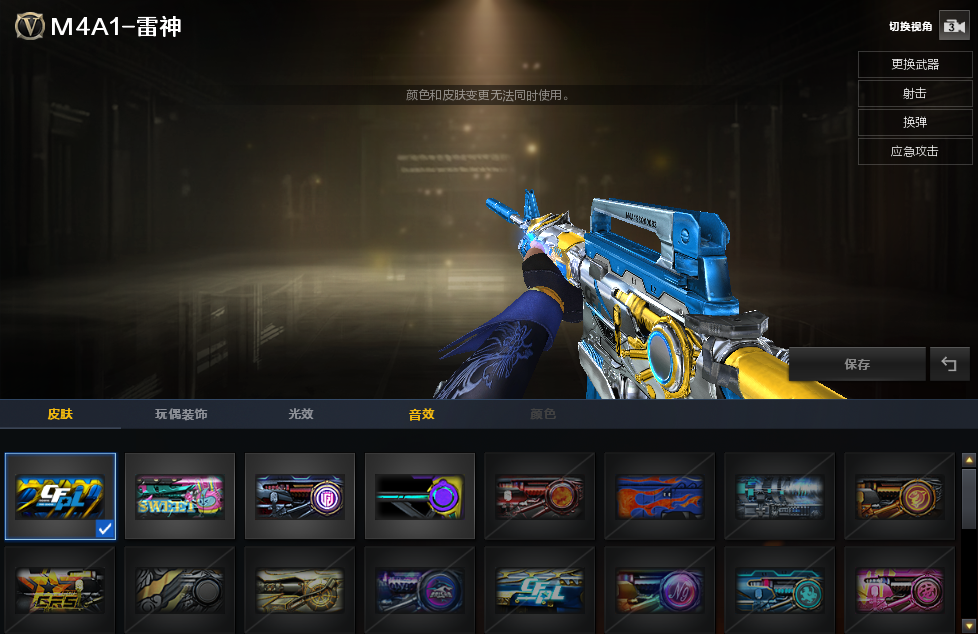Viewport: 978px width, 634px height.
Task: Select the 音效 (sound effects) tab
Action: (421, 414)
